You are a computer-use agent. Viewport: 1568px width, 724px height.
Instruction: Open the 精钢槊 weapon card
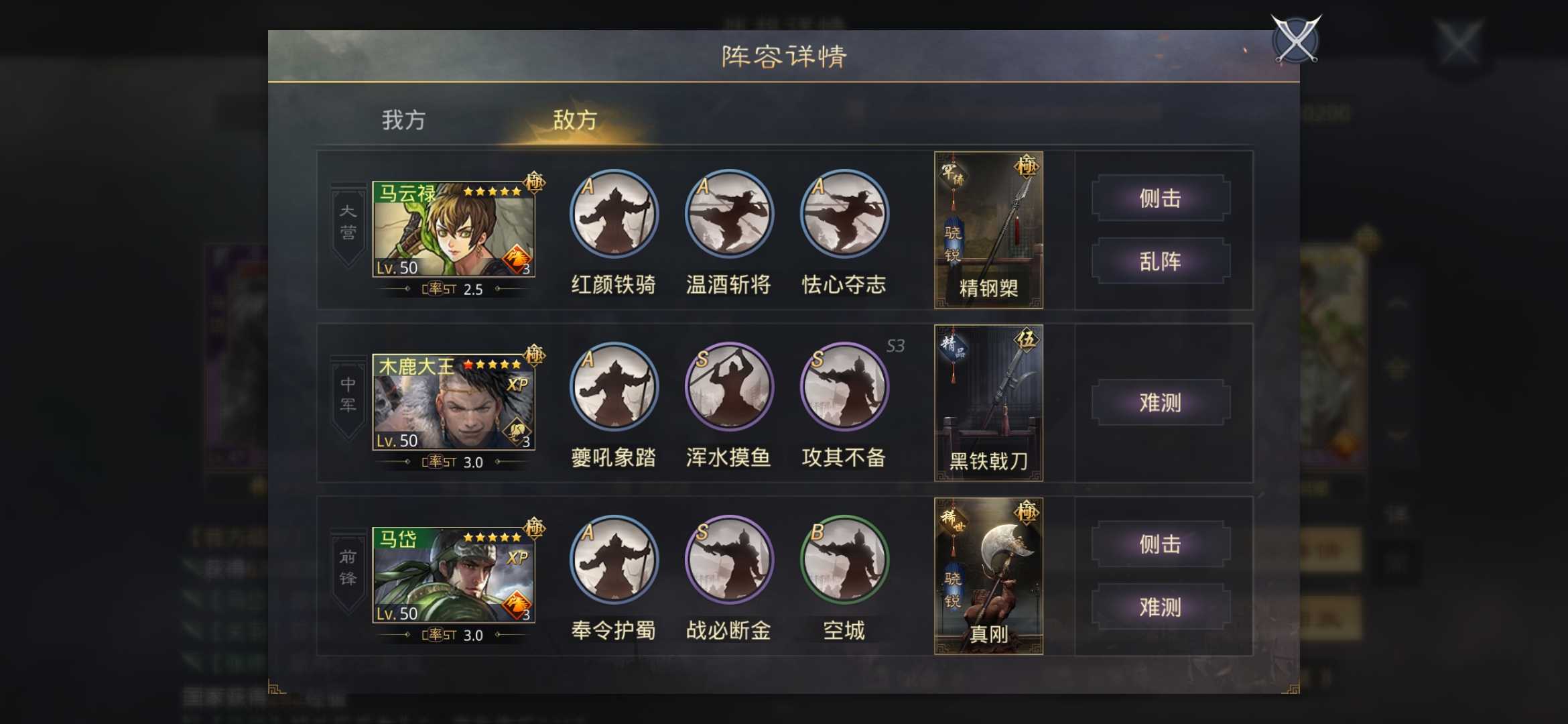pos(988,231)
